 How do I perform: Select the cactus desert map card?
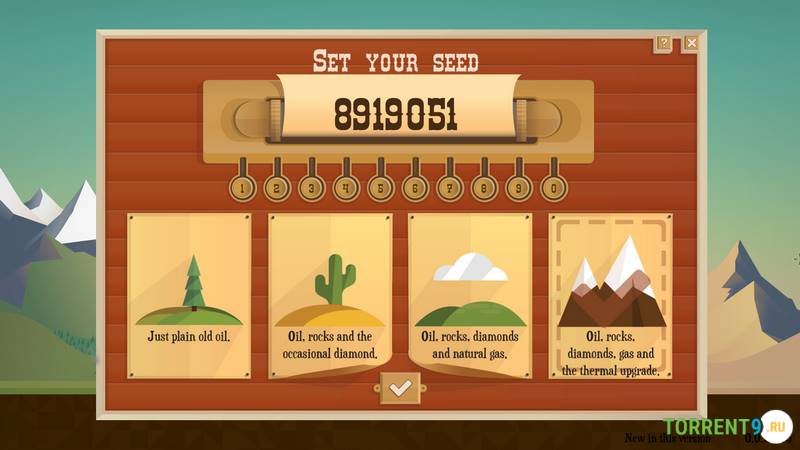click(x=330, y=295)
